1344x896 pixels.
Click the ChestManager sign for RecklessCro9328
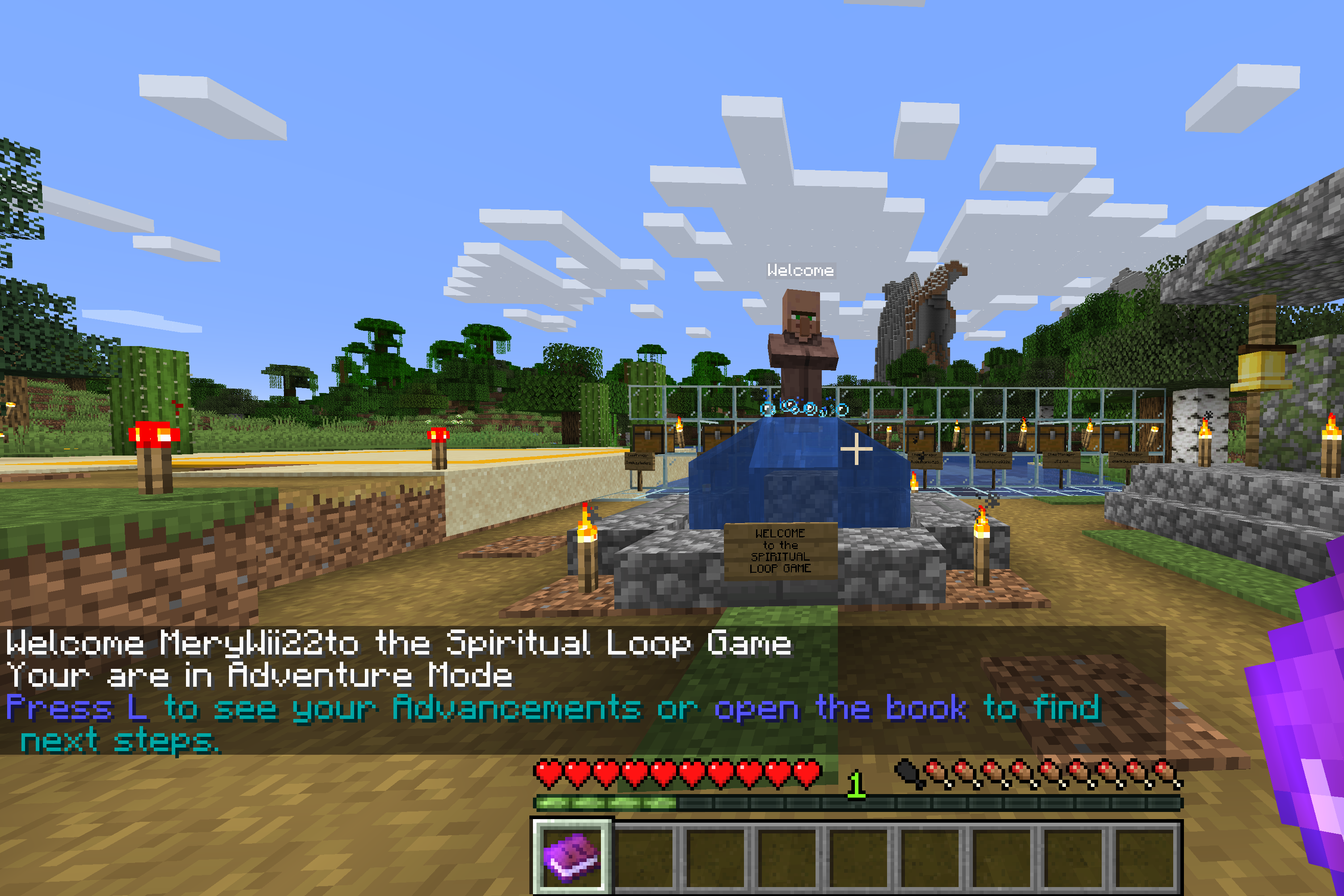994,461
